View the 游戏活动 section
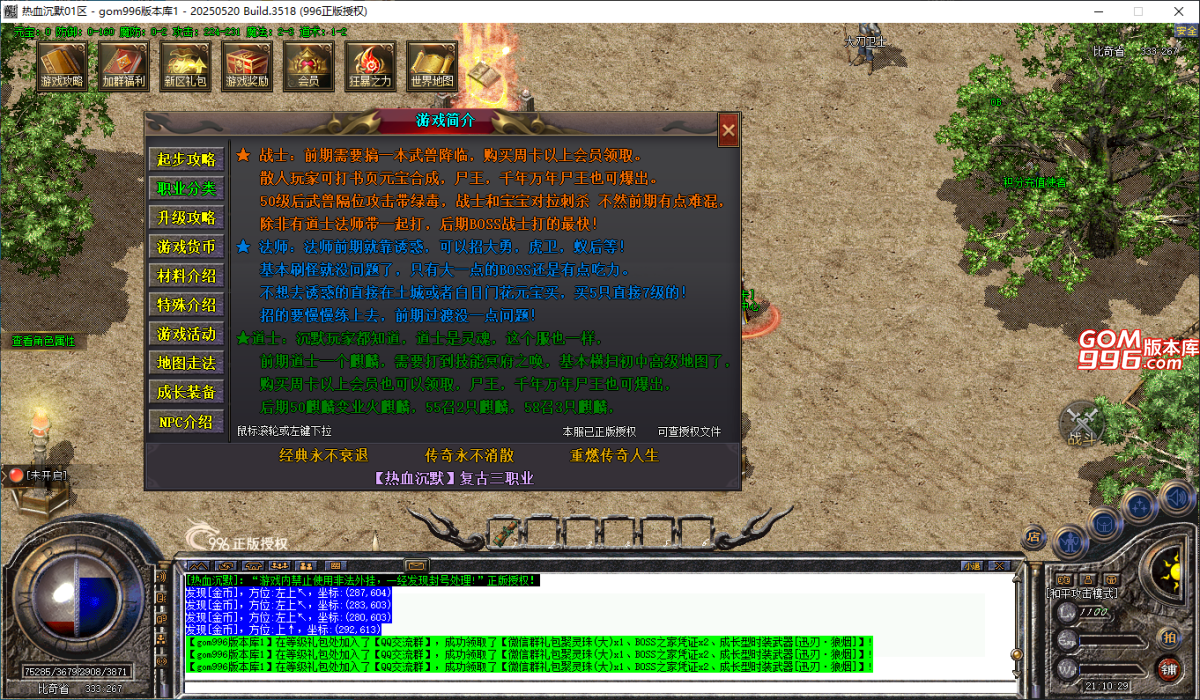The image size is (1200, 700). (x=186, y=333)
